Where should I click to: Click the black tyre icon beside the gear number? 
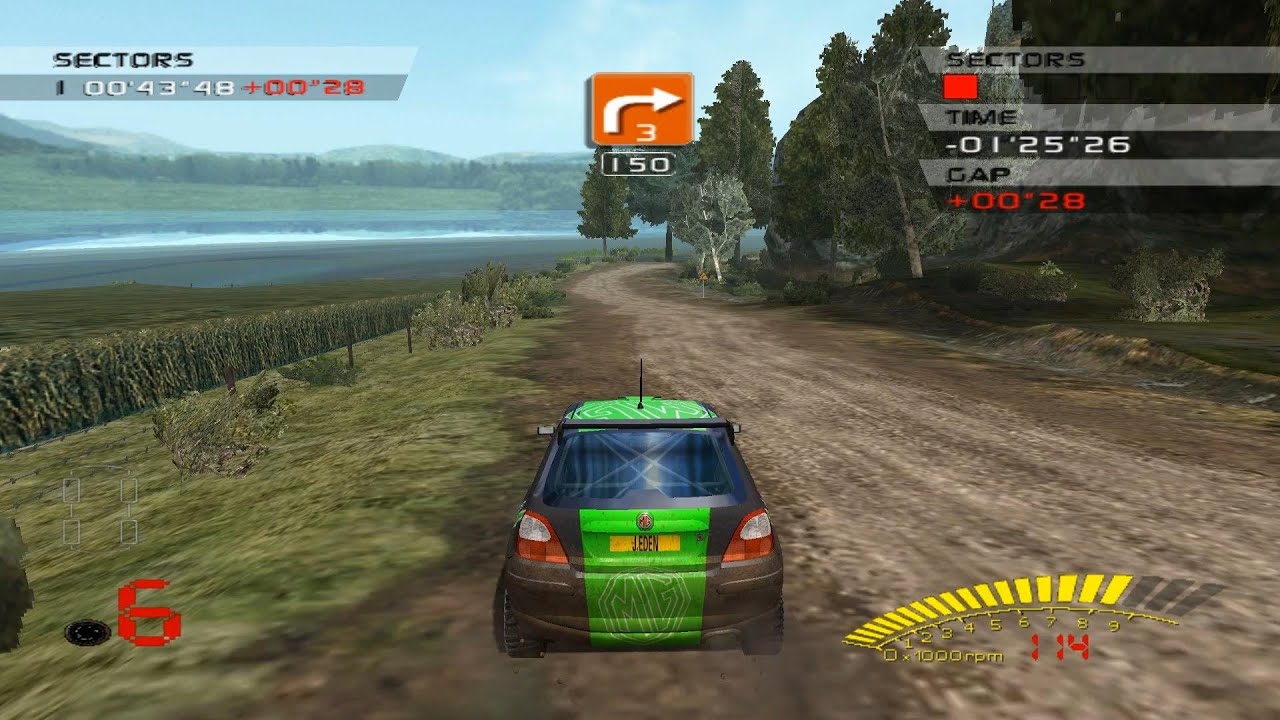[x=87, y=632]
